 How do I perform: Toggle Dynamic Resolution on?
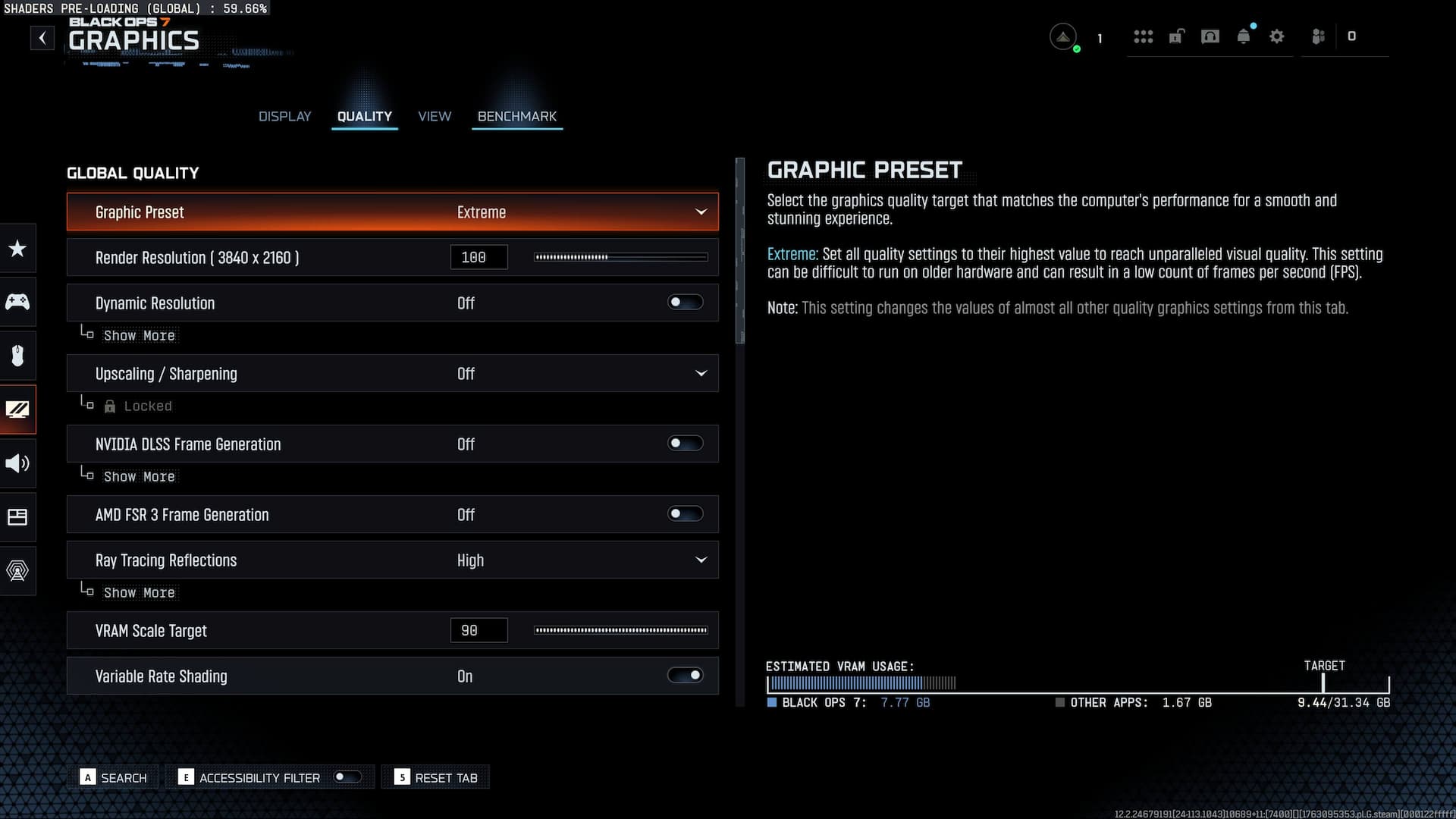[685, 303]
